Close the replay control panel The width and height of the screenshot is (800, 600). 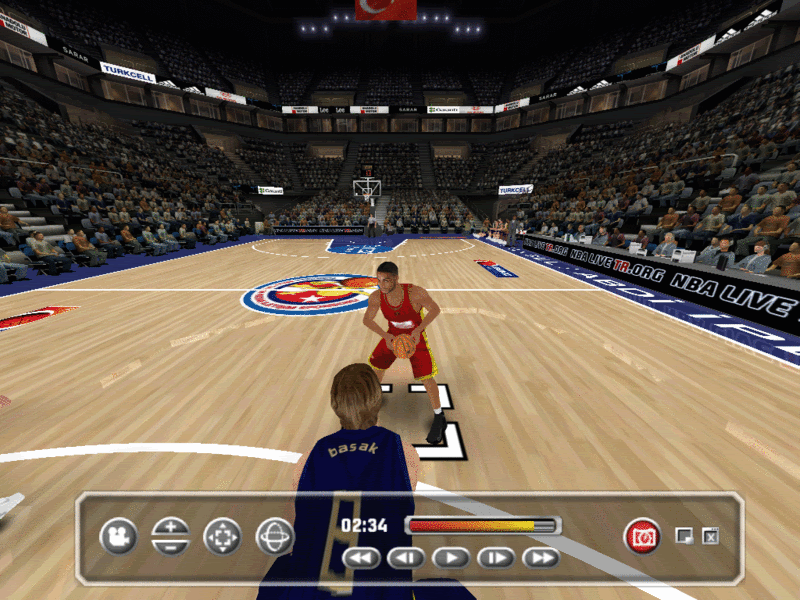[x=710, y=536]
